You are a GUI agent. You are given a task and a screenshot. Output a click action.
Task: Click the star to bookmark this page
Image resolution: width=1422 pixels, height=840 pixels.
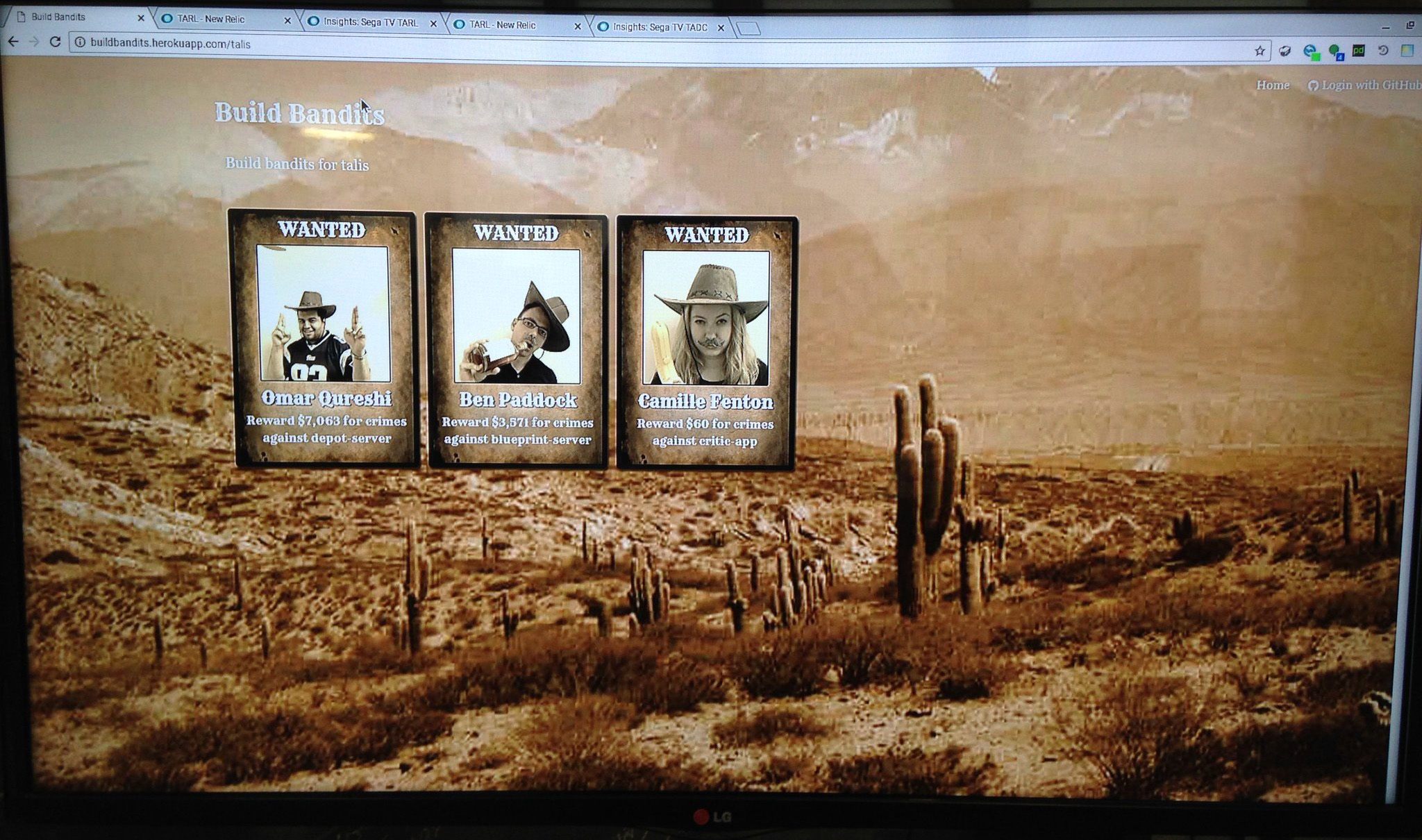[x=1259, y=51]
